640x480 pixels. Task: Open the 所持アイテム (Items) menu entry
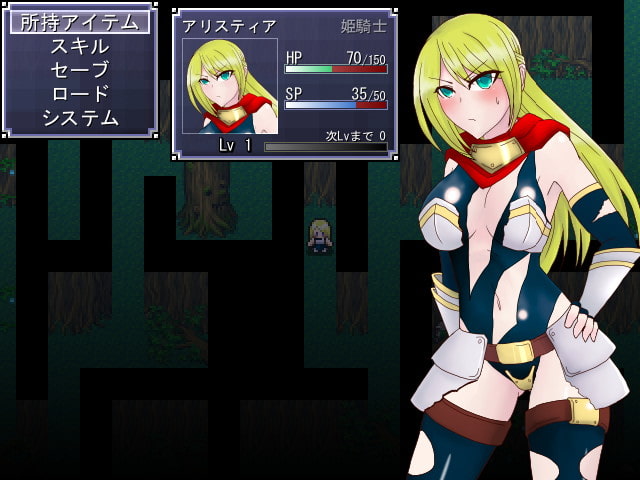pos(80,22)
